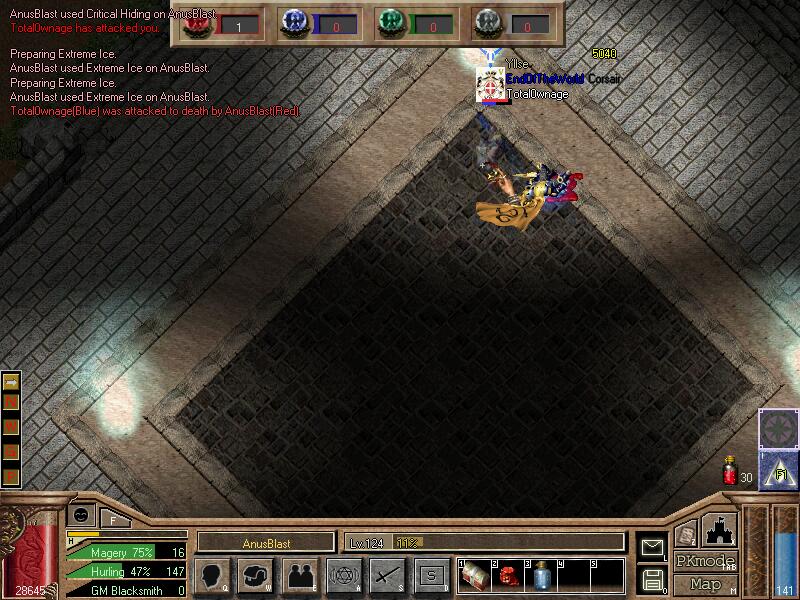The width and height of the screenshot is (800, 600).
Task: Click the sword combat button
Action: click(x=386, y=575)
